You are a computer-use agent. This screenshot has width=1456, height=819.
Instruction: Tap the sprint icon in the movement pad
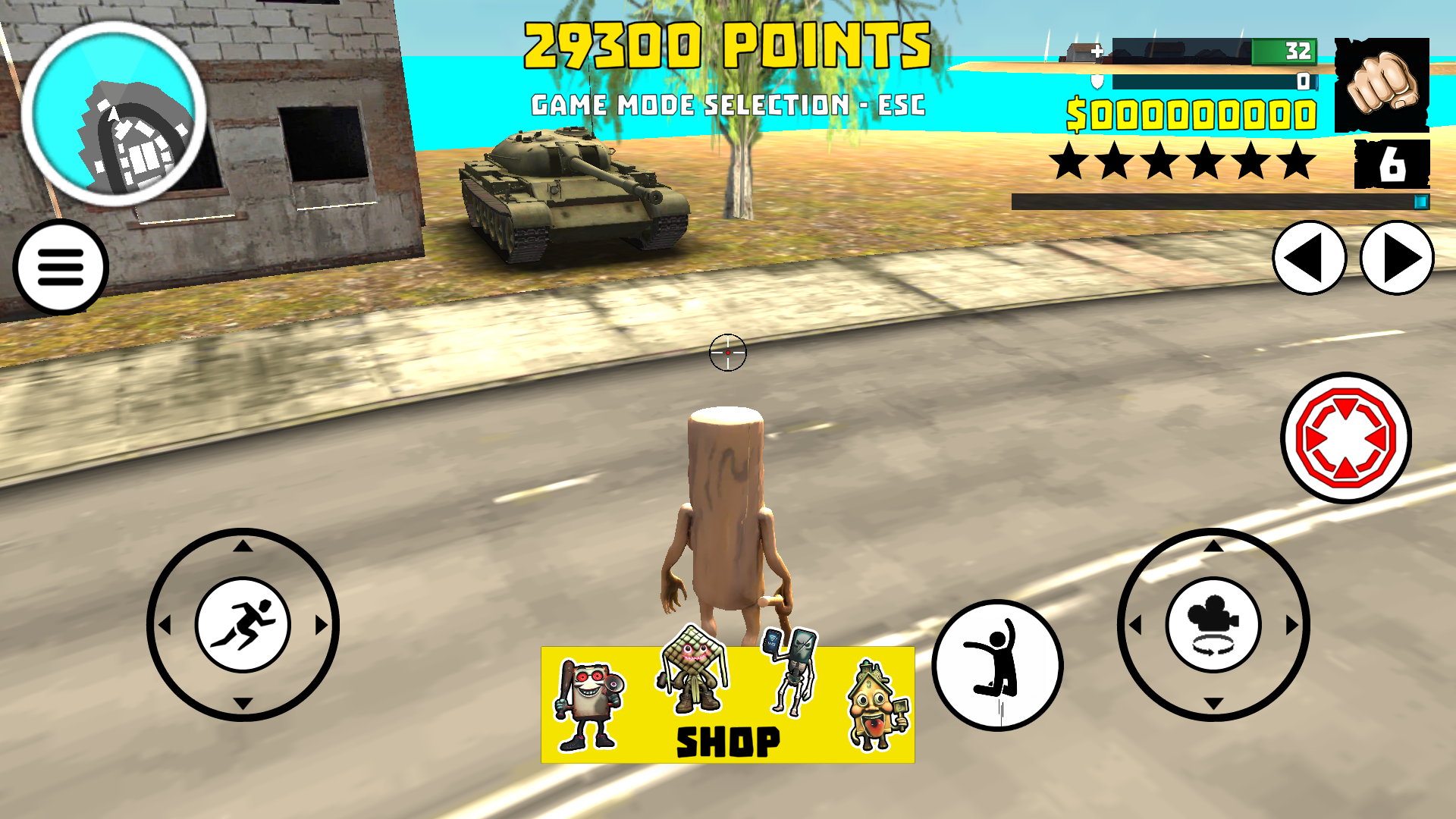pyautogui.click(x=244, y=624)
